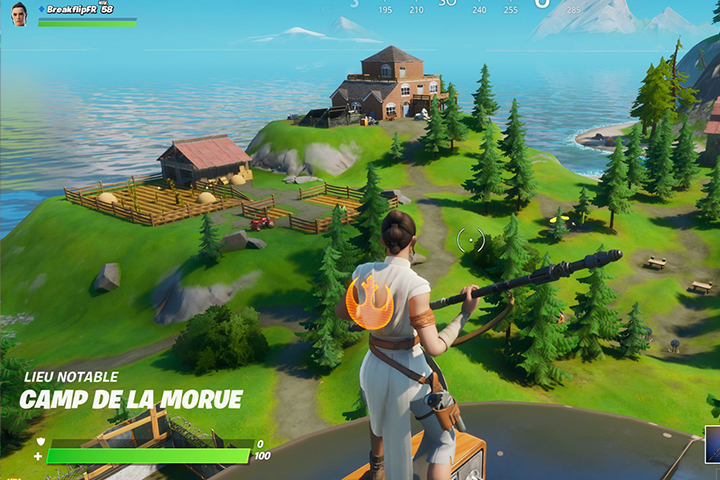Viewport: 720px width, 480px height.
Task: Select the highlighted weapon inventory slot
Action: (x=712, y=445)
